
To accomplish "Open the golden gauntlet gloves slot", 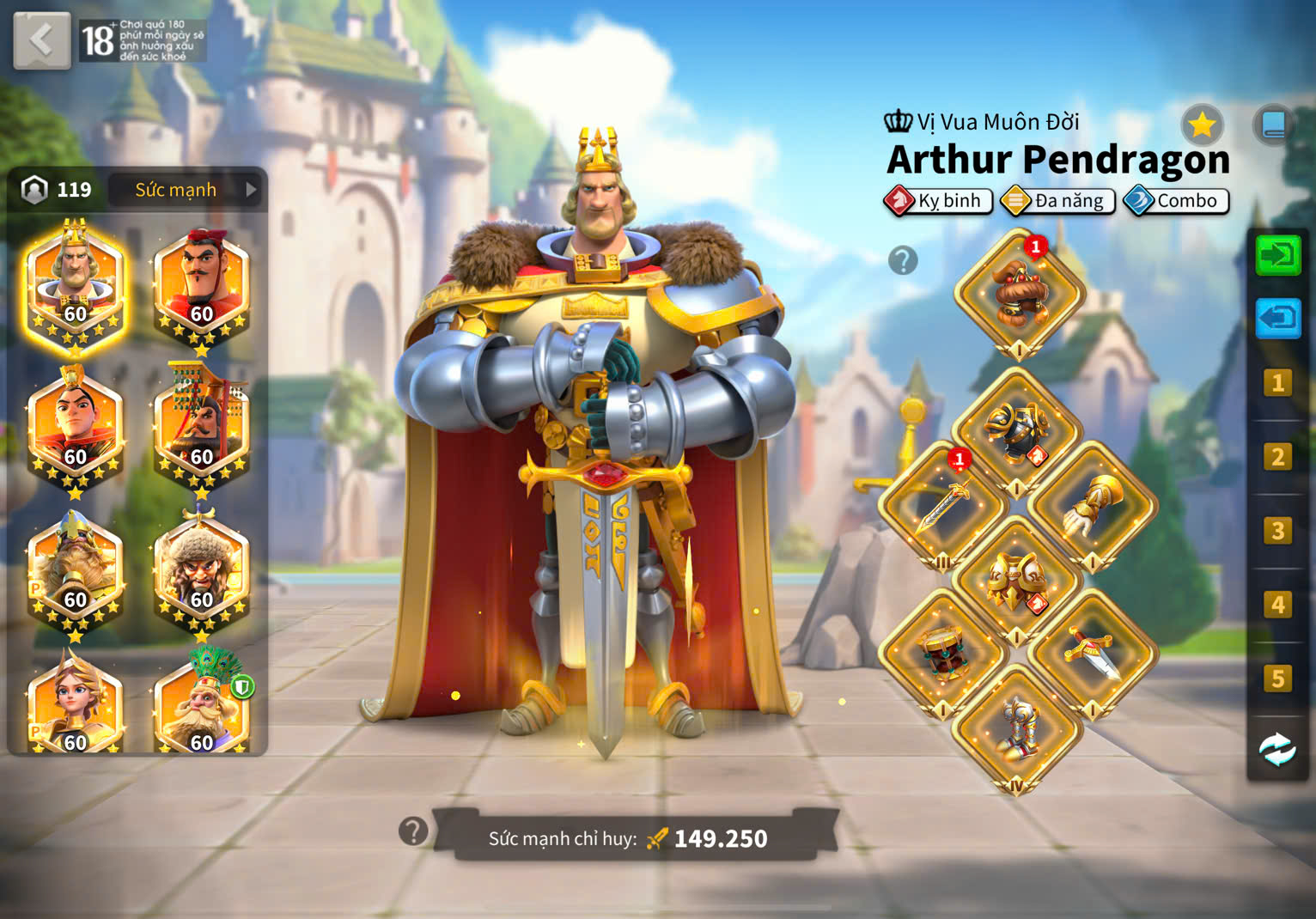I will pyautogui.click(x=1093, y=505).
